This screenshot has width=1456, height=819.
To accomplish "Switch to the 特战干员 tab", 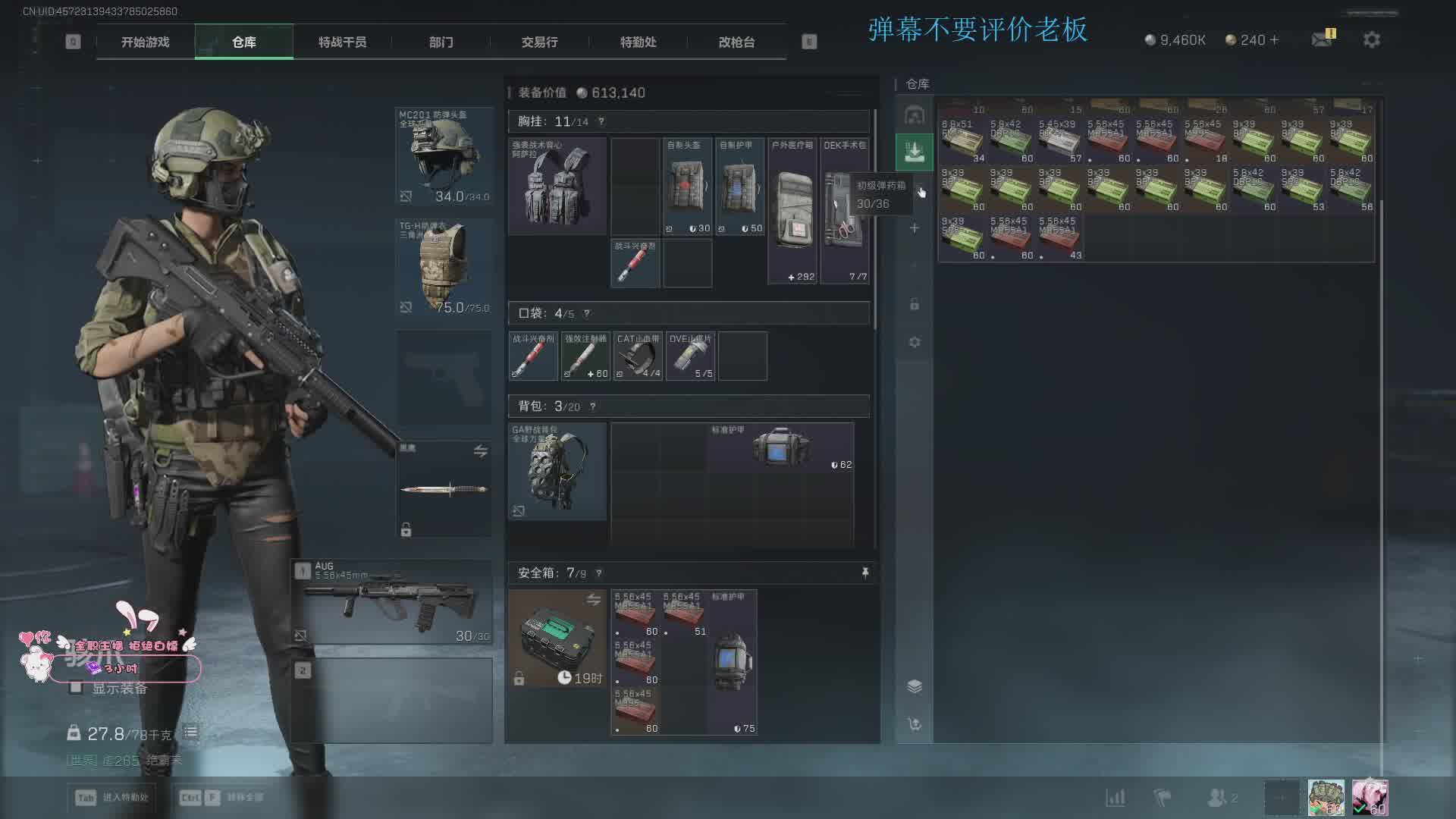I will point(342,42).
